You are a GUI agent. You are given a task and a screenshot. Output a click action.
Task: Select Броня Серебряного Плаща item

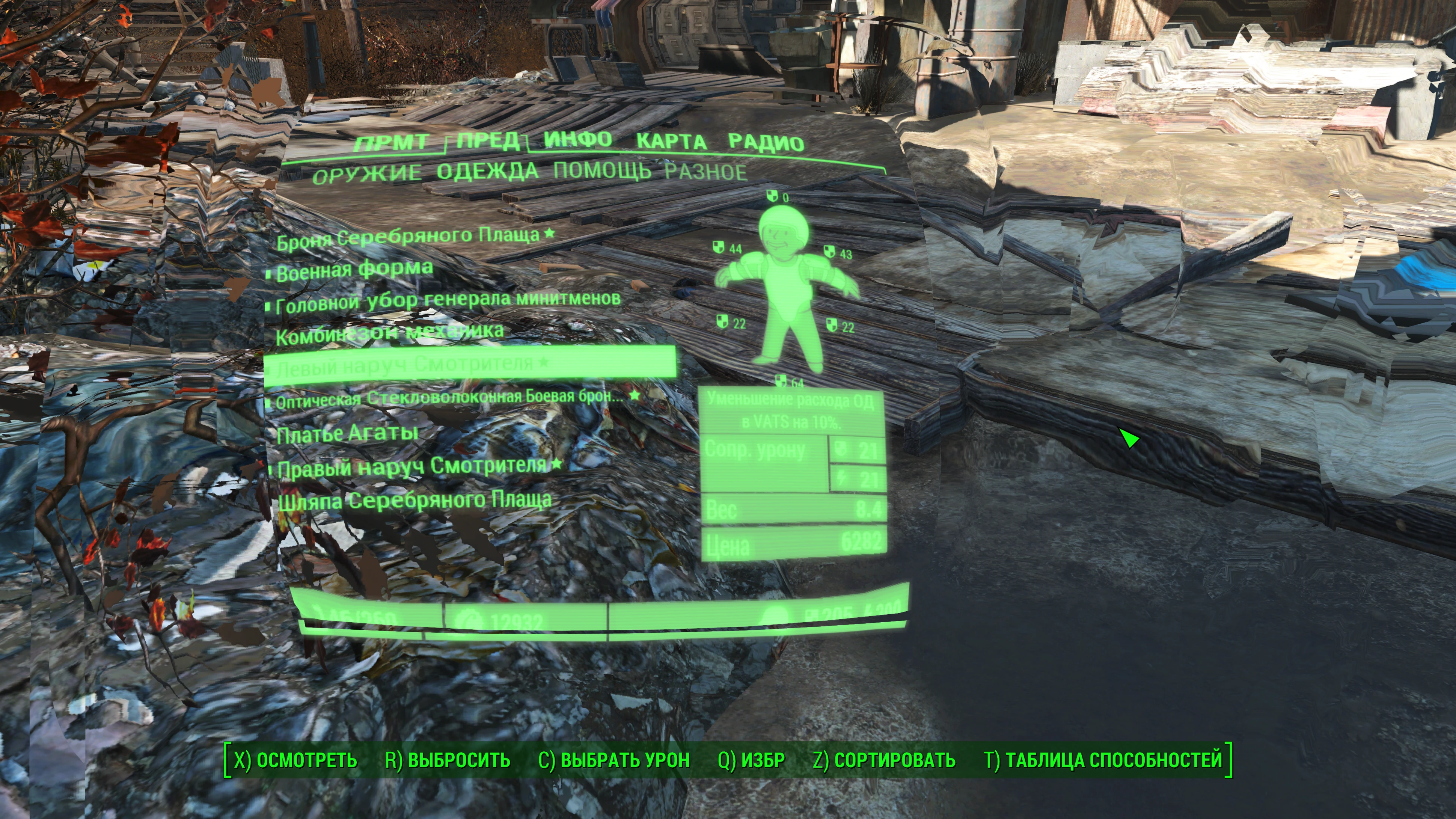click(408, 237)
